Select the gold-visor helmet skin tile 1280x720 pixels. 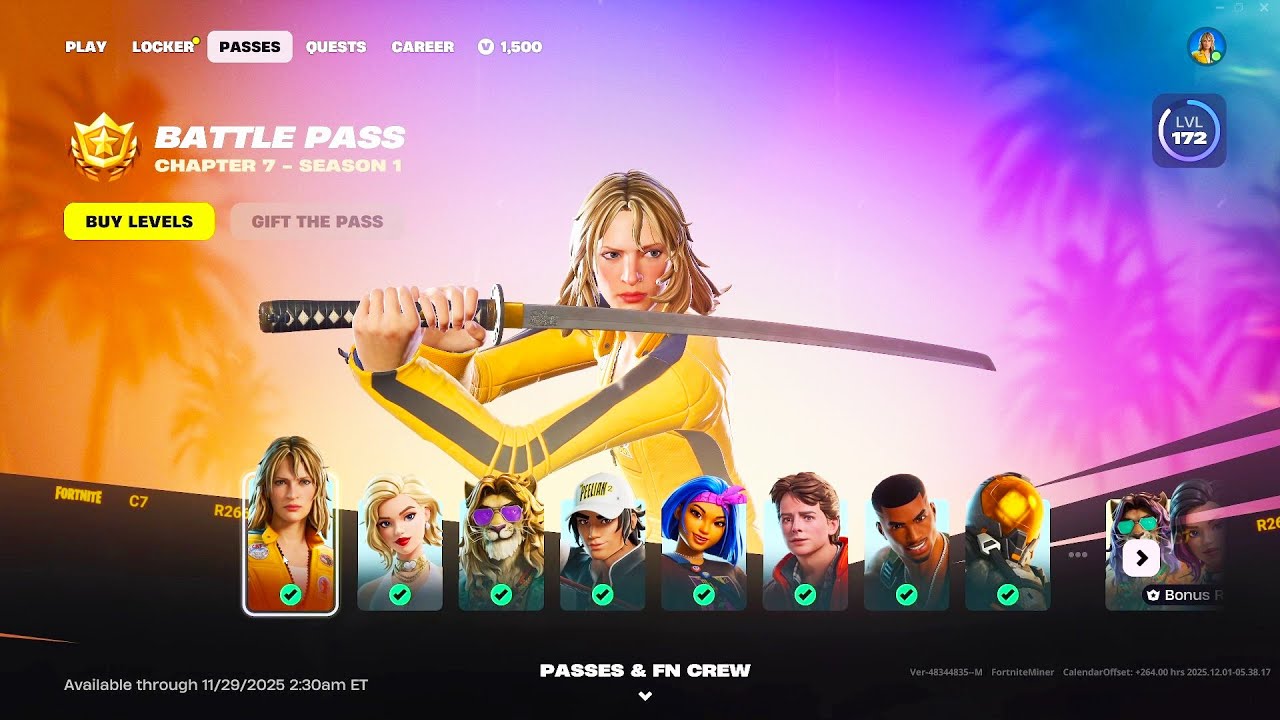click(x=1007, y=545)
